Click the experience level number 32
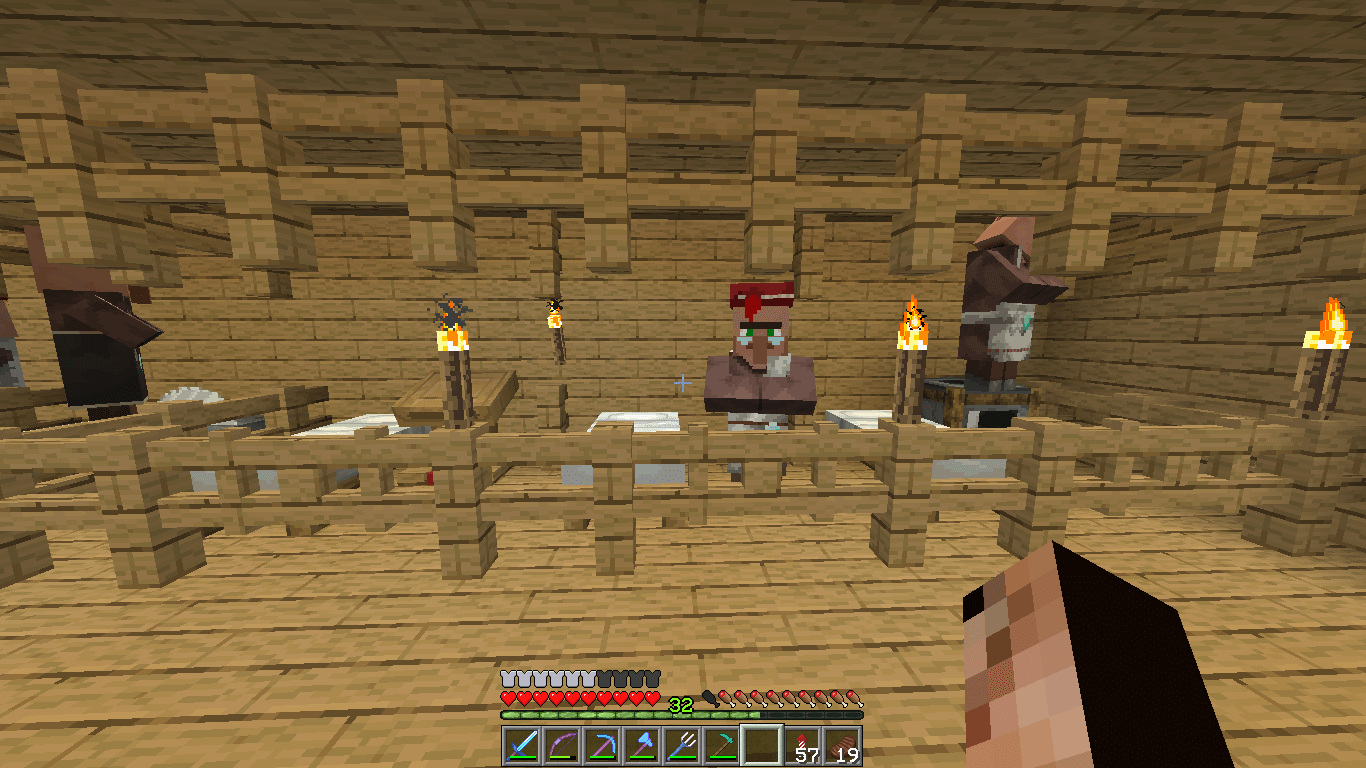This screenshot has width=1366, height=768. (x=679, y=702)
